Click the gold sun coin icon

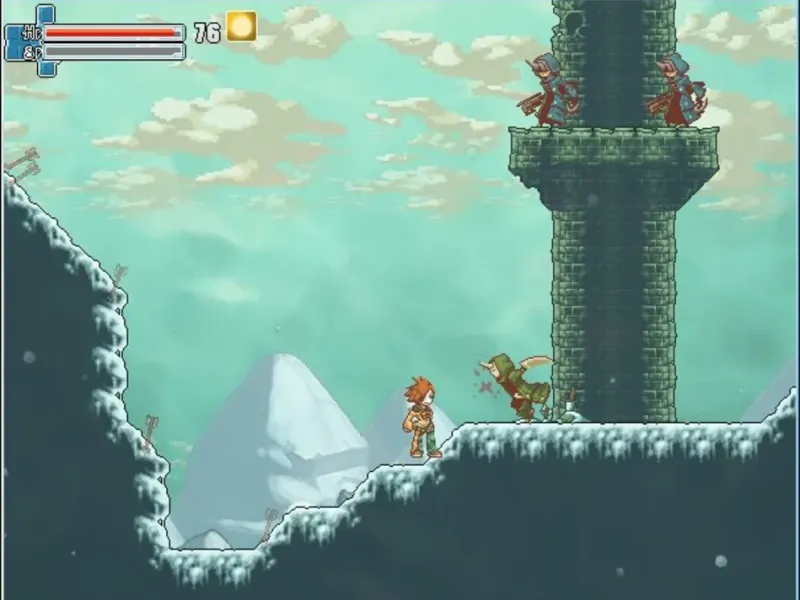click(241, 27)
